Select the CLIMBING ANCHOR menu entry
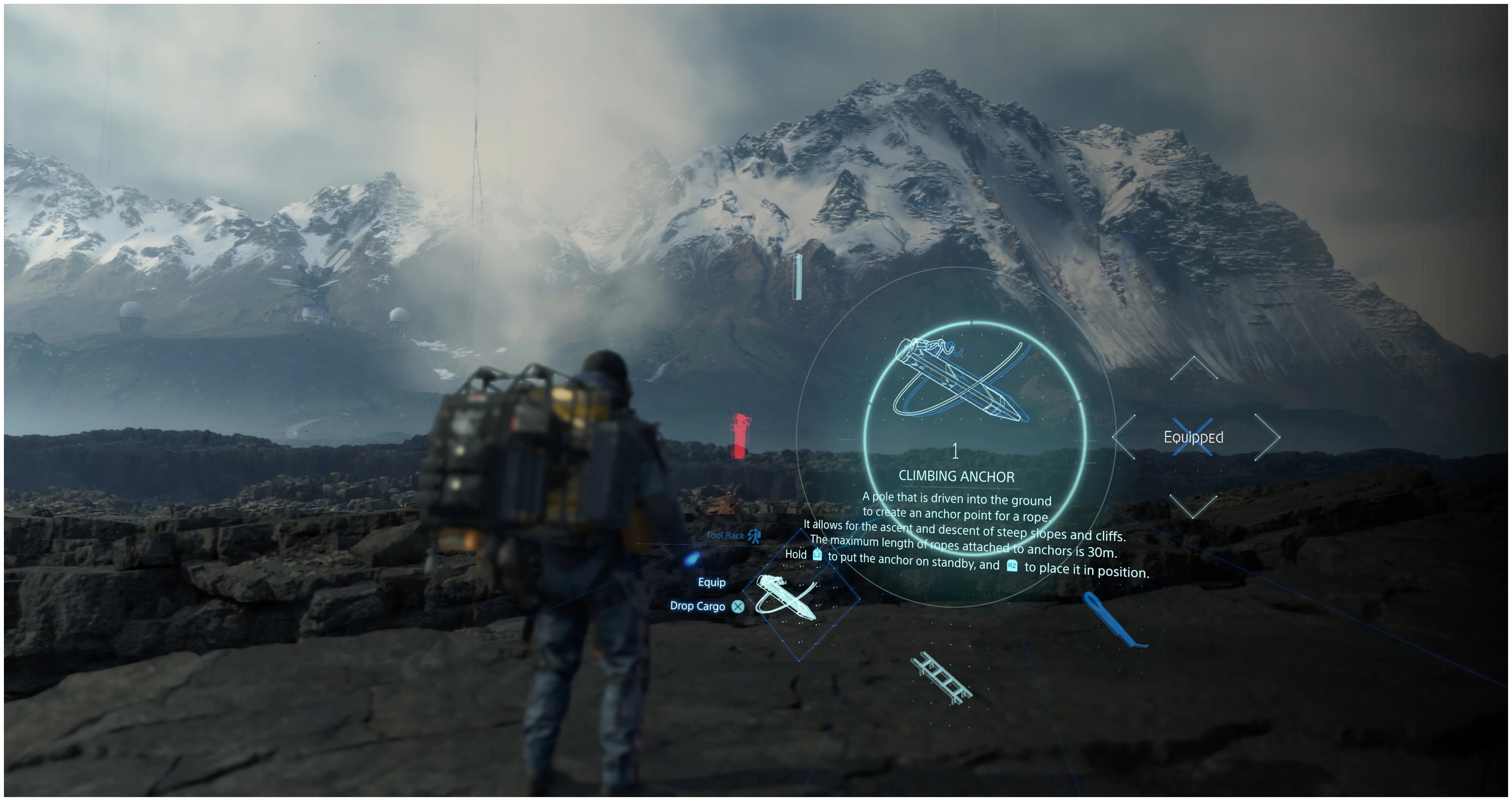 (x=957, y=477)
